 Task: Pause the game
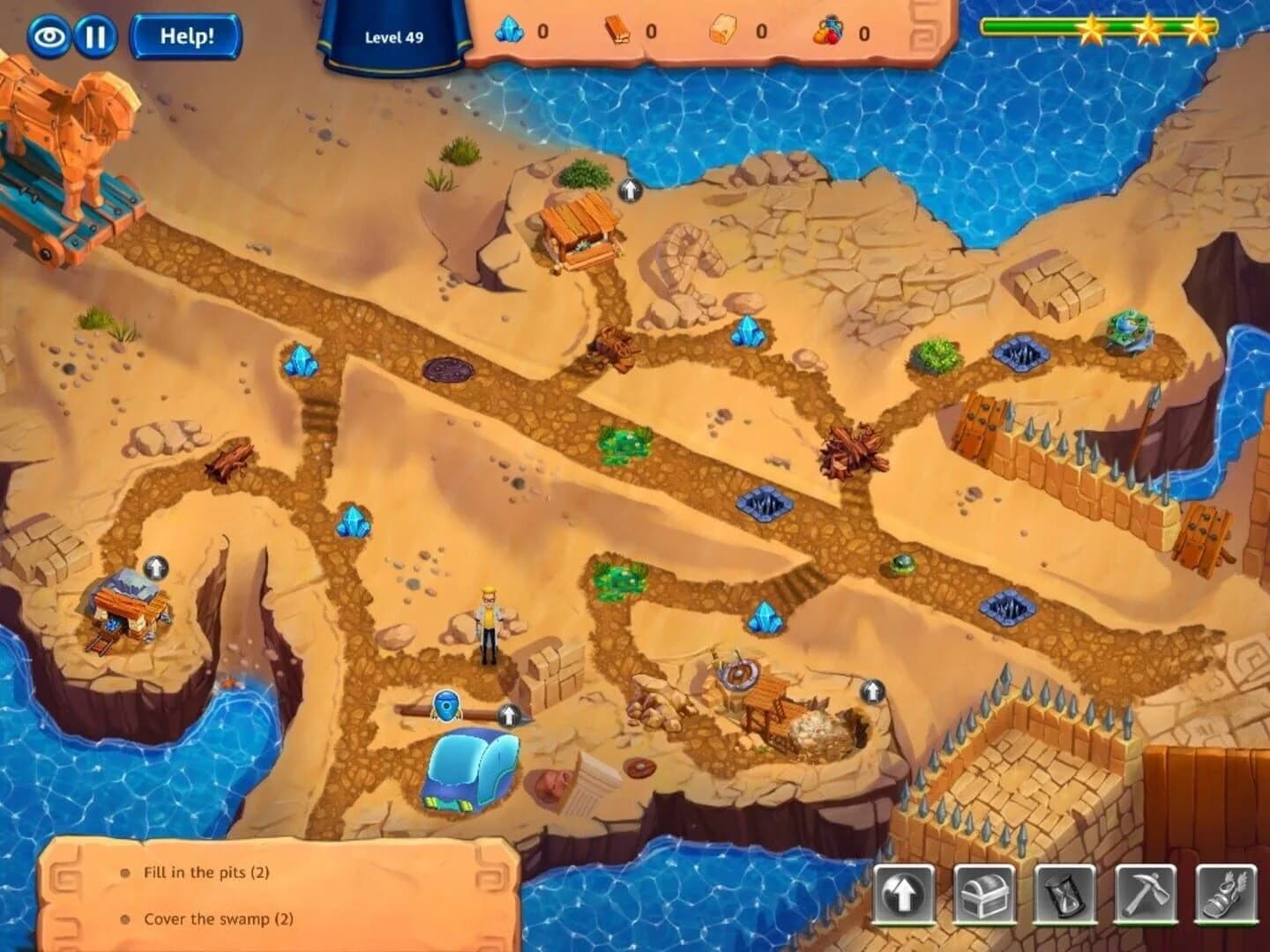(x=97, y=34)
